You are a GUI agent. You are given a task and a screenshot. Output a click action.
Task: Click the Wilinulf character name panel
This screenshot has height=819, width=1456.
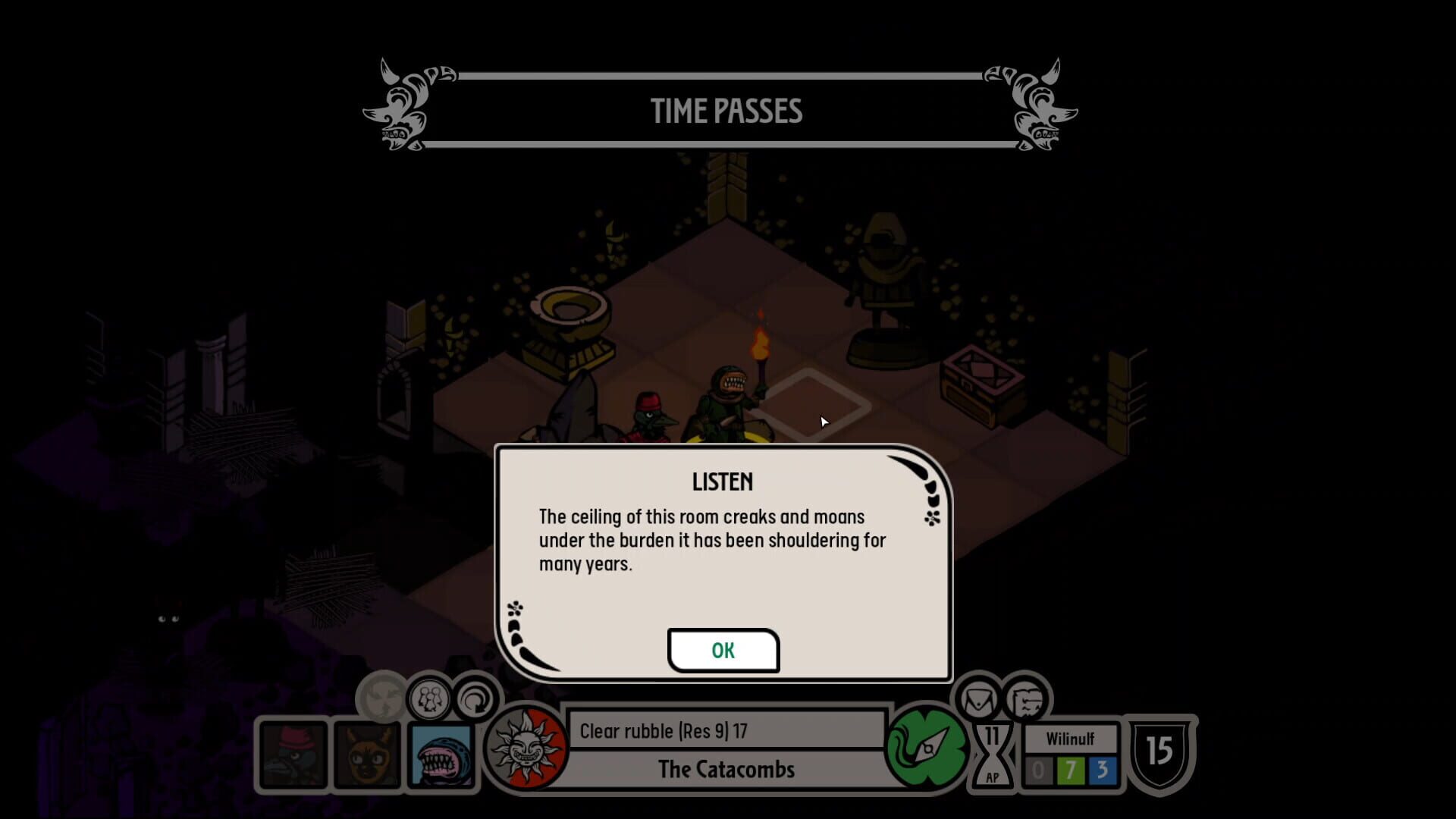(1070, 739)
